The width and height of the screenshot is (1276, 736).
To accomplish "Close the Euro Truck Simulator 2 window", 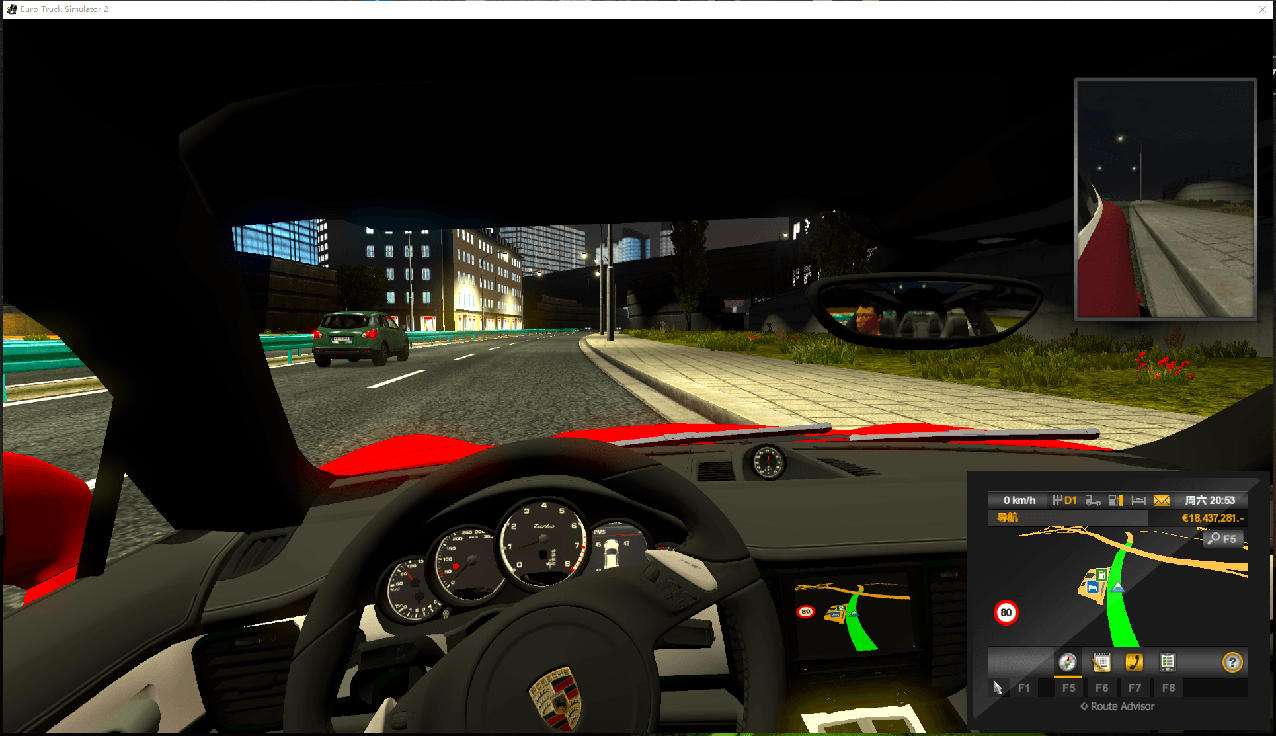I will point(1262,8).
